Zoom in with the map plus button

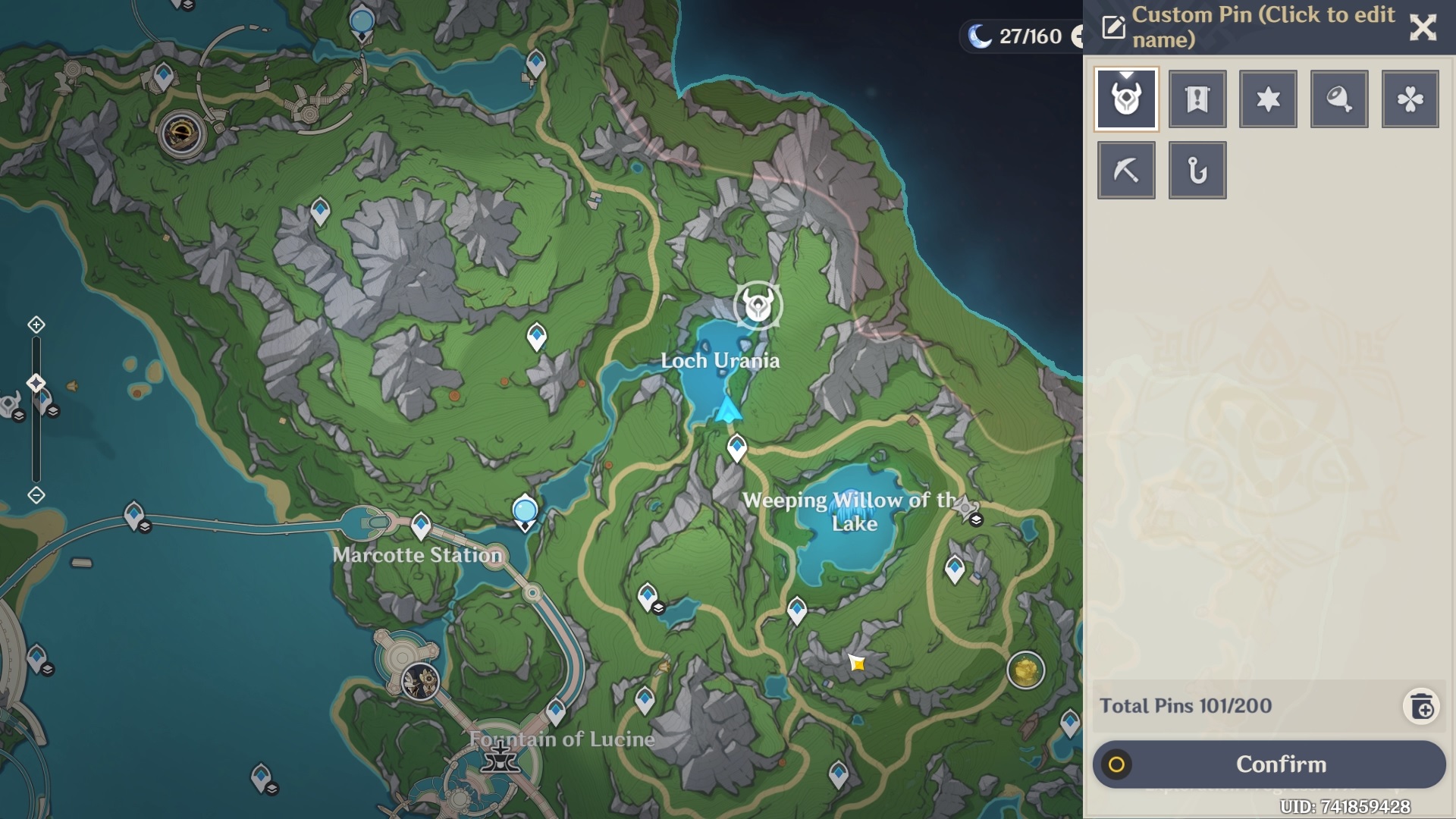click(36, 325)
